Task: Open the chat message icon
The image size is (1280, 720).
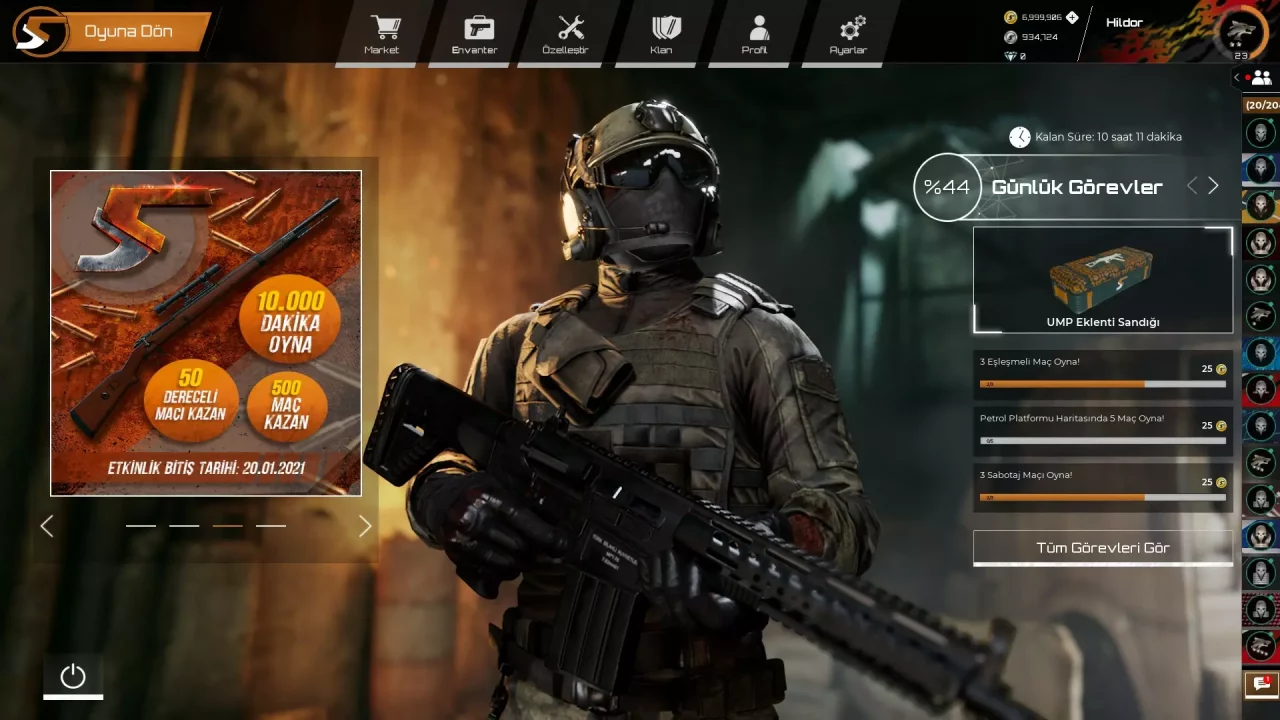Action: [x=1257, y=684]
